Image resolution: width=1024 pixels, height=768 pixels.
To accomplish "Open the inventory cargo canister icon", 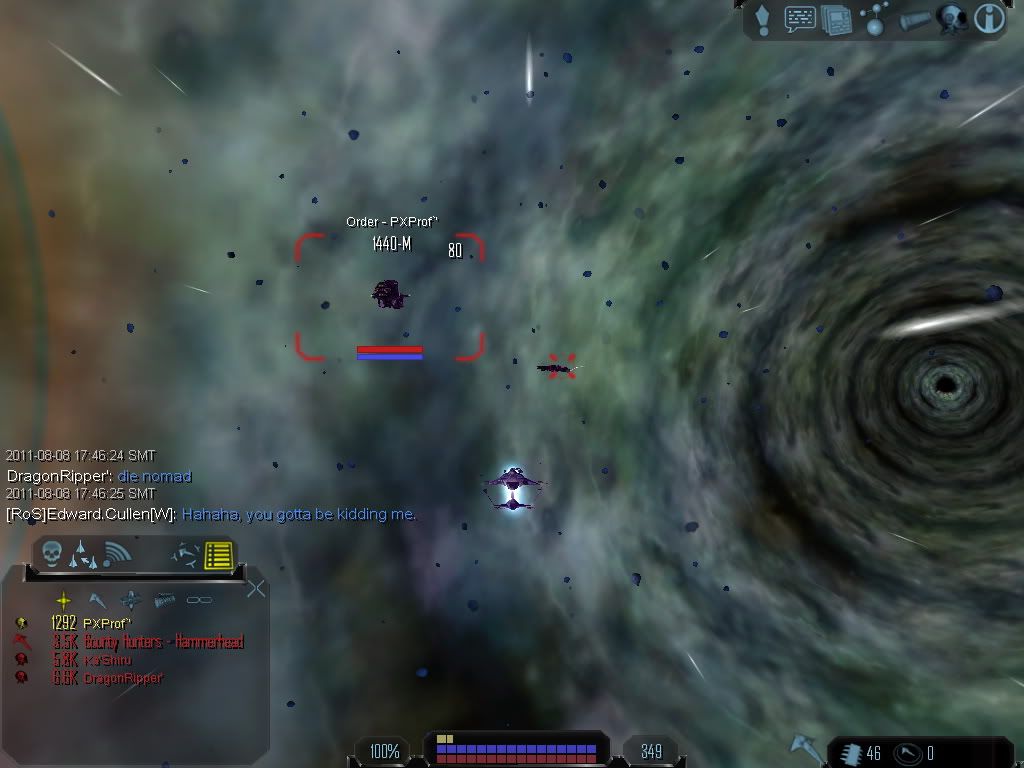I will [x=913, y=21].
